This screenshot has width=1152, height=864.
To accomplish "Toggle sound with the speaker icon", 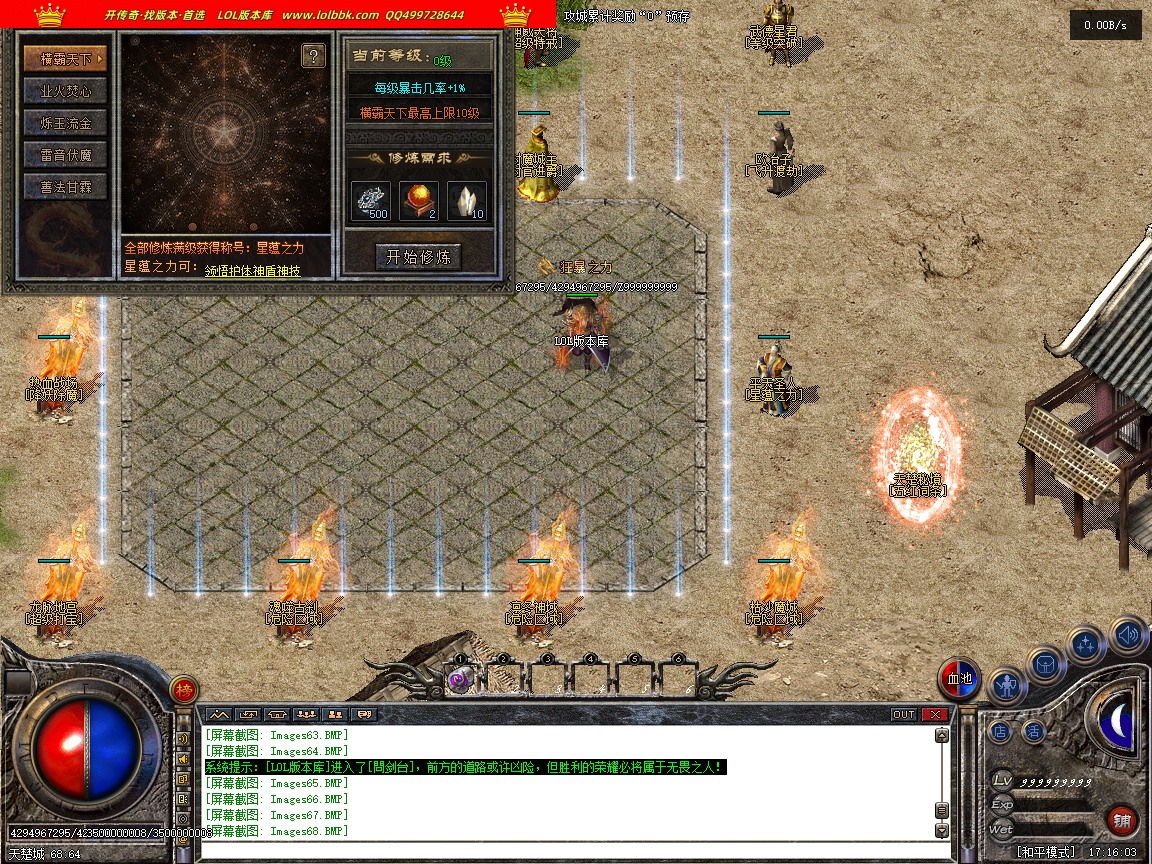I will [1127, 633].
